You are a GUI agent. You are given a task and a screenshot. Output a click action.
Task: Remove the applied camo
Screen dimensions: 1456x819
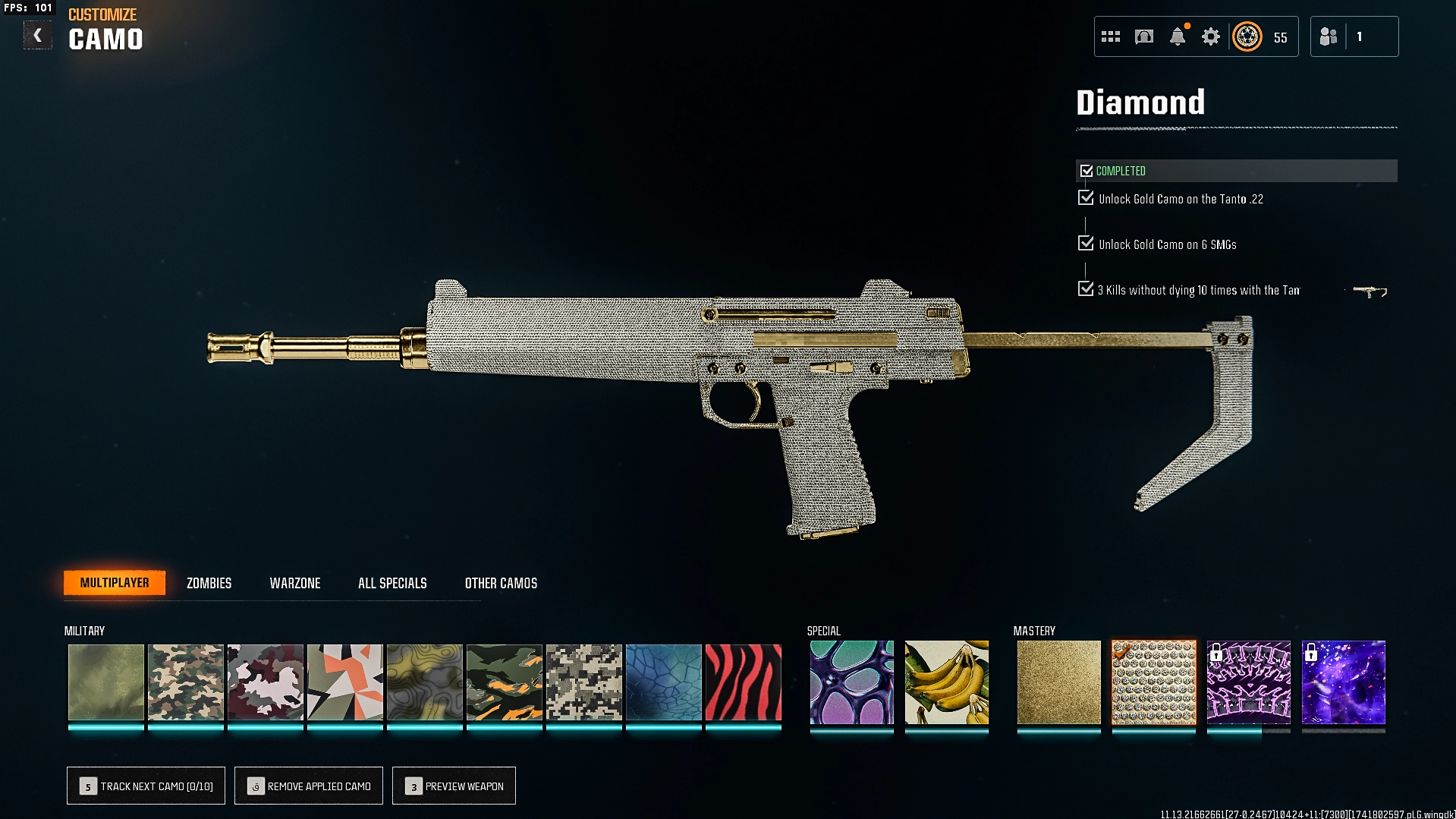click(x=309, y=786)
